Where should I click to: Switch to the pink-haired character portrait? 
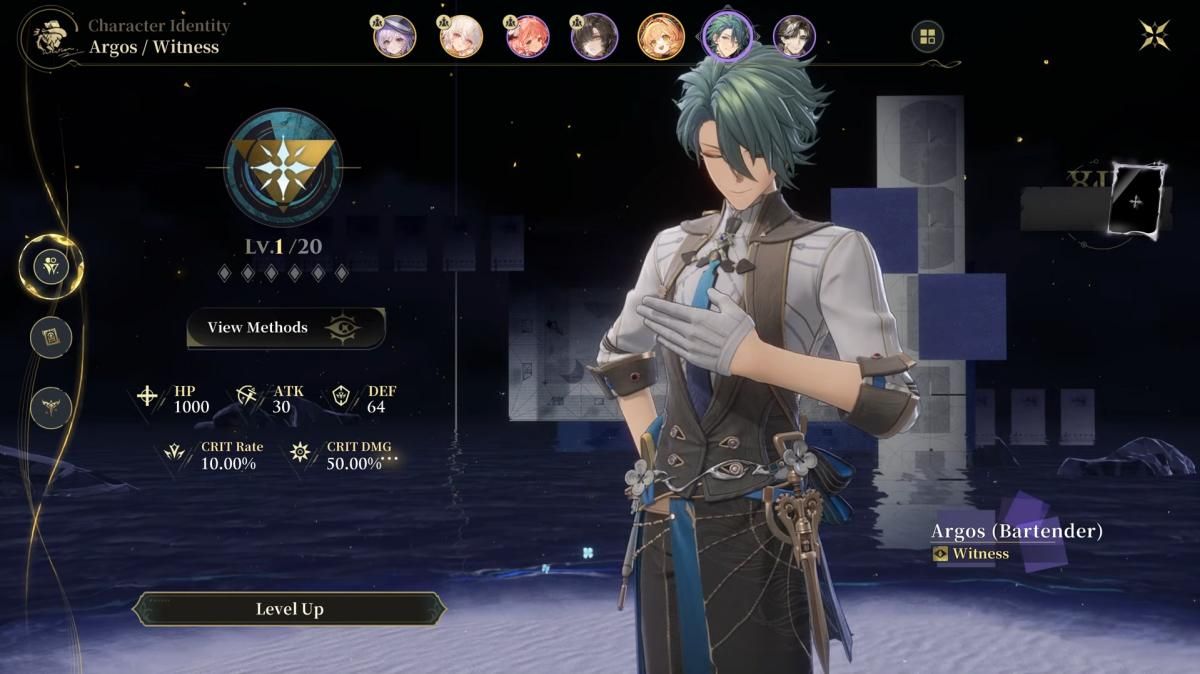click(x=528, y=37)
